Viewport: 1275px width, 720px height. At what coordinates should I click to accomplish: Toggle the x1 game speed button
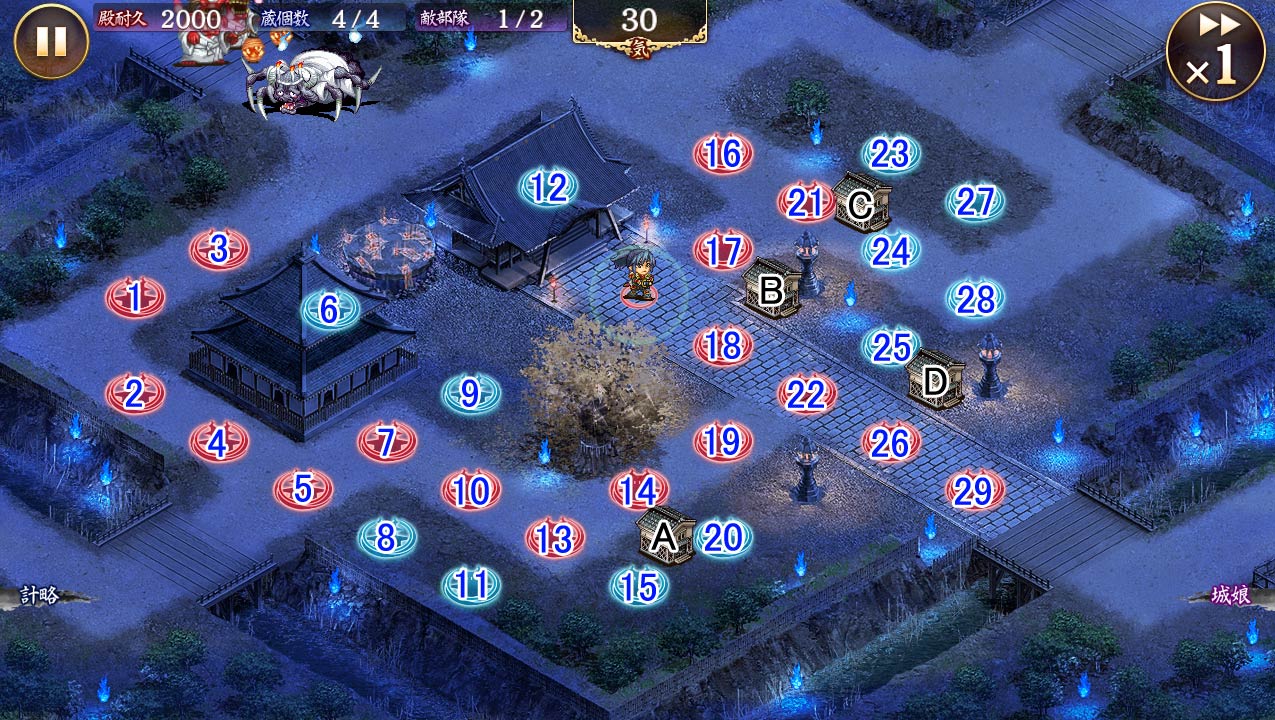click(1214, 51)
